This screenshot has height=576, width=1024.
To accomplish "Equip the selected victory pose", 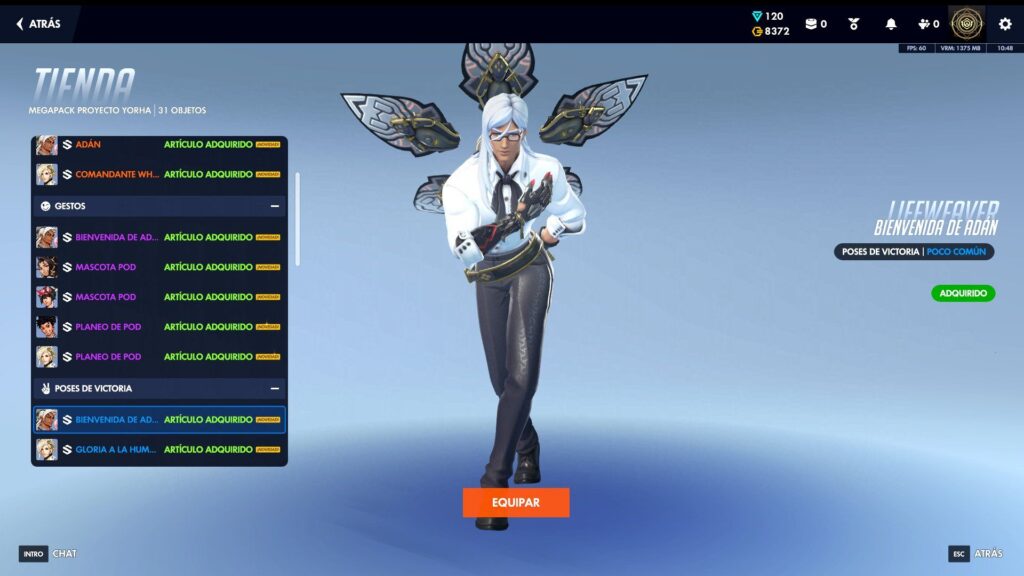I will click(516, 502).
